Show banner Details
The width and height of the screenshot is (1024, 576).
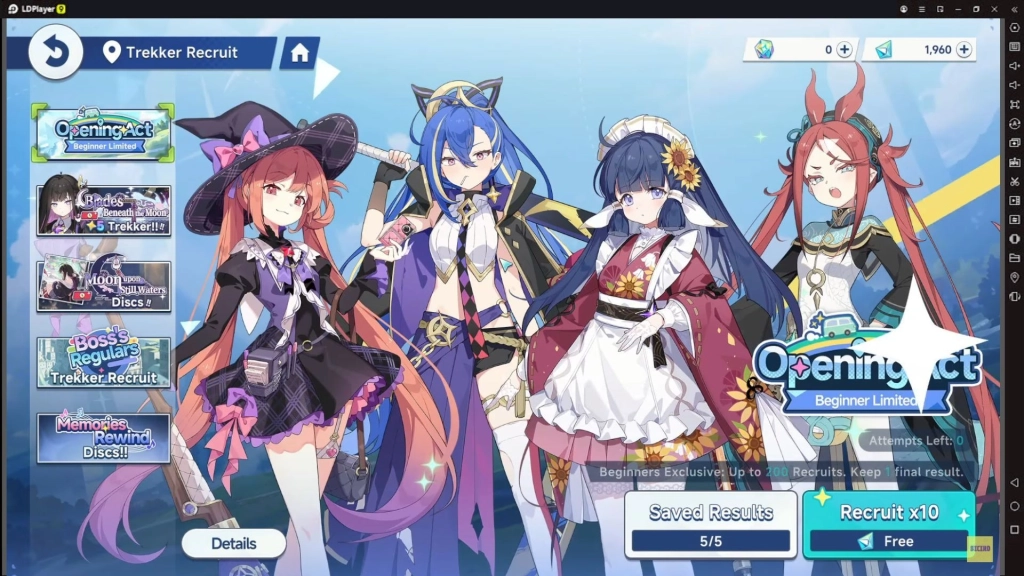click(x=233, y=544)
